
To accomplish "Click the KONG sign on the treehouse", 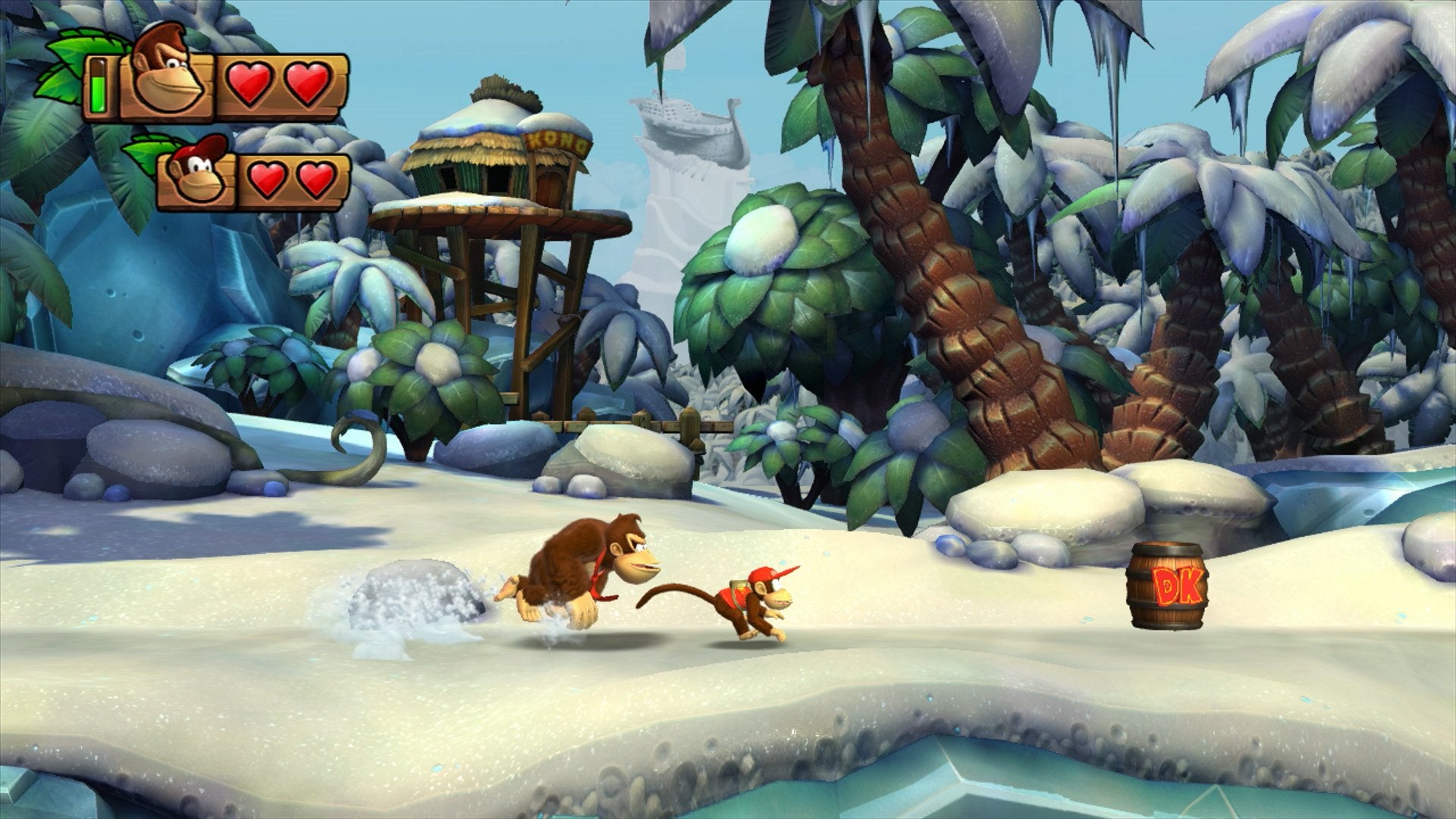I will [559, 142].
